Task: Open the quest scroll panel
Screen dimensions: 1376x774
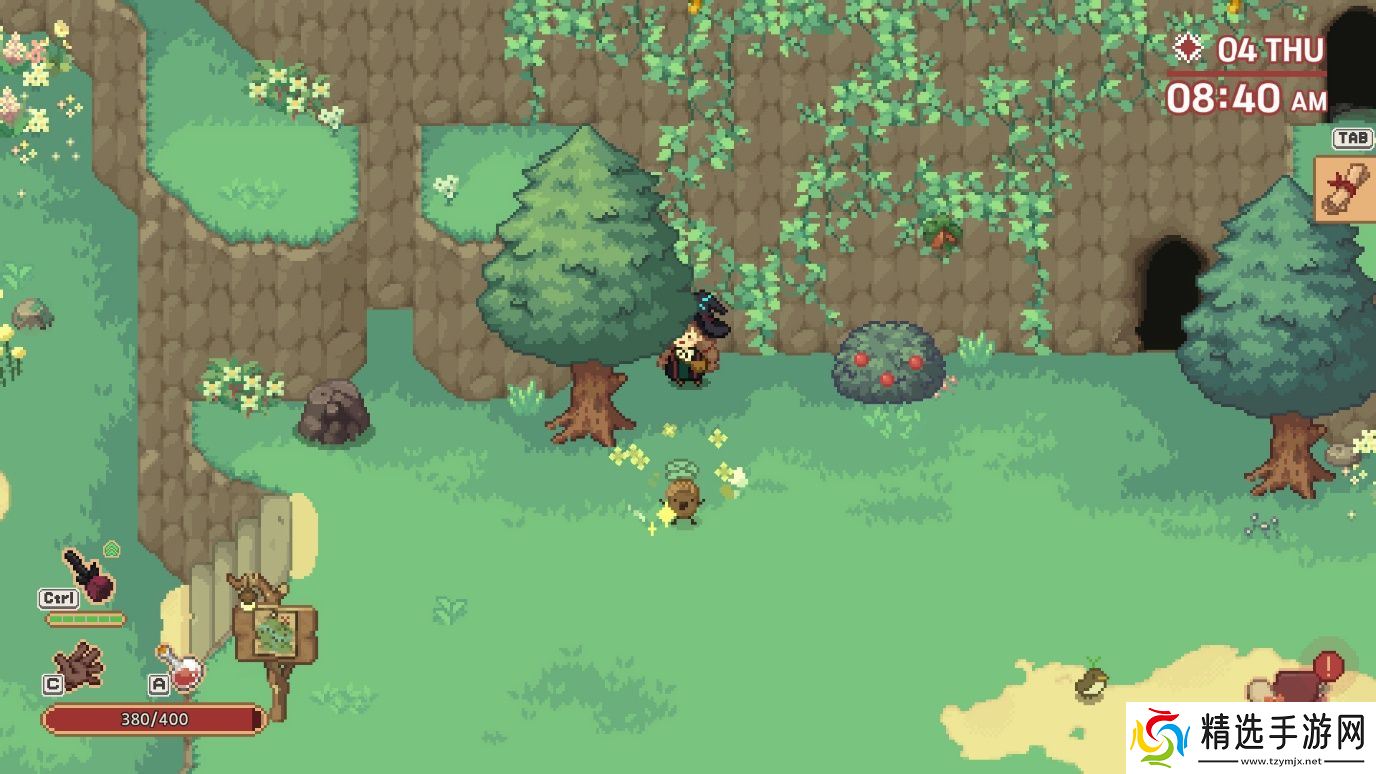Action: [1344, 188]
